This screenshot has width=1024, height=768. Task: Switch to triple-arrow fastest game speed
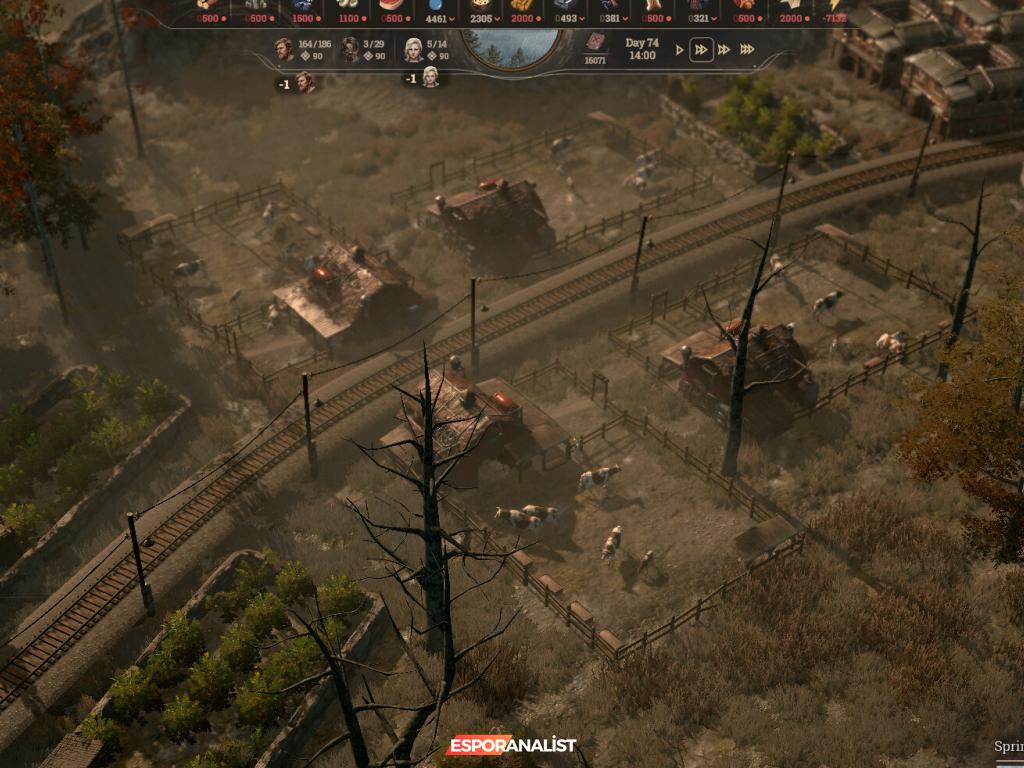point(746,49)
